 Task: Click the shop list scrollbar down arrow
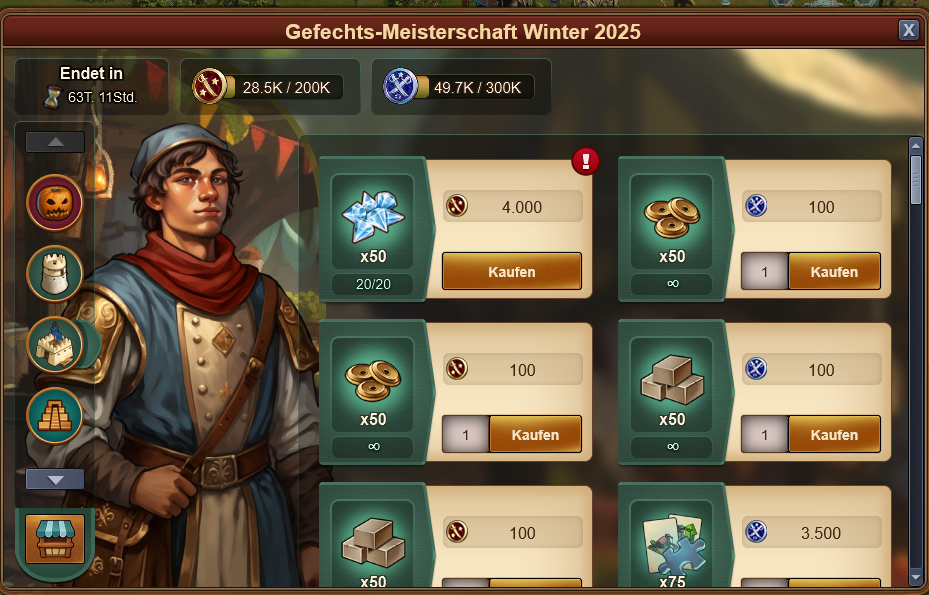point(915,577)
